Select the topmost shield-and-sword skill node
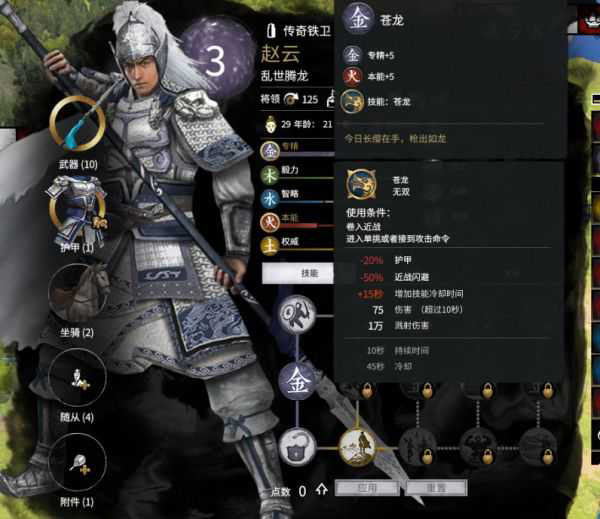600x519 pixels. pyautogui.click(x=299, y=313)
